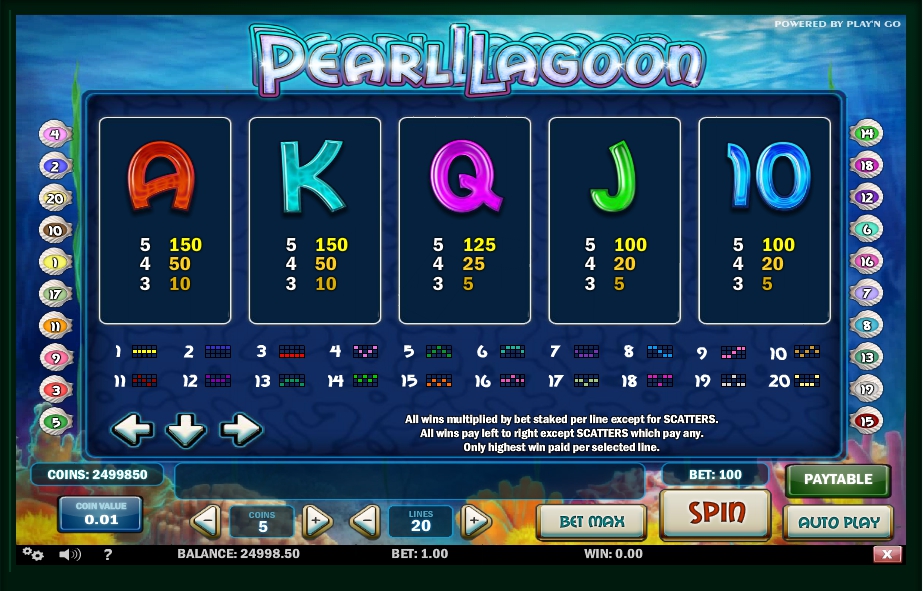Go to the previous paytable page
This screenshot has width=923, height=591.
pos(132,430)
